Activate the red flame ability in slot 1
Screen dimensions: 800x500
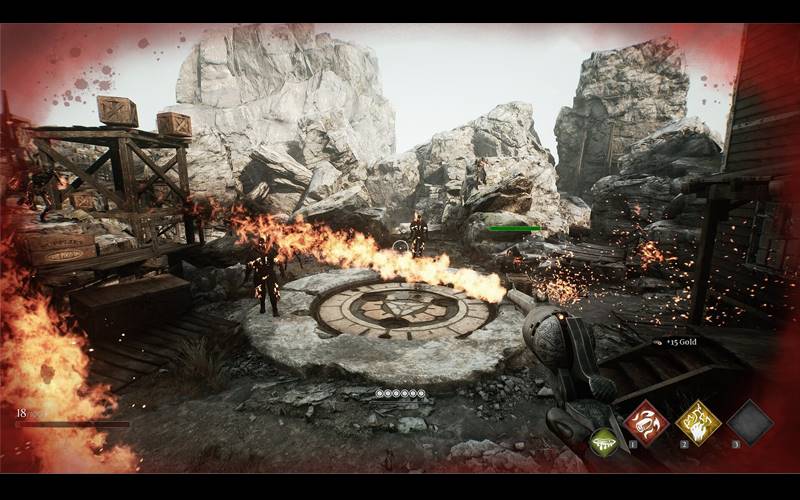point(645,421)
